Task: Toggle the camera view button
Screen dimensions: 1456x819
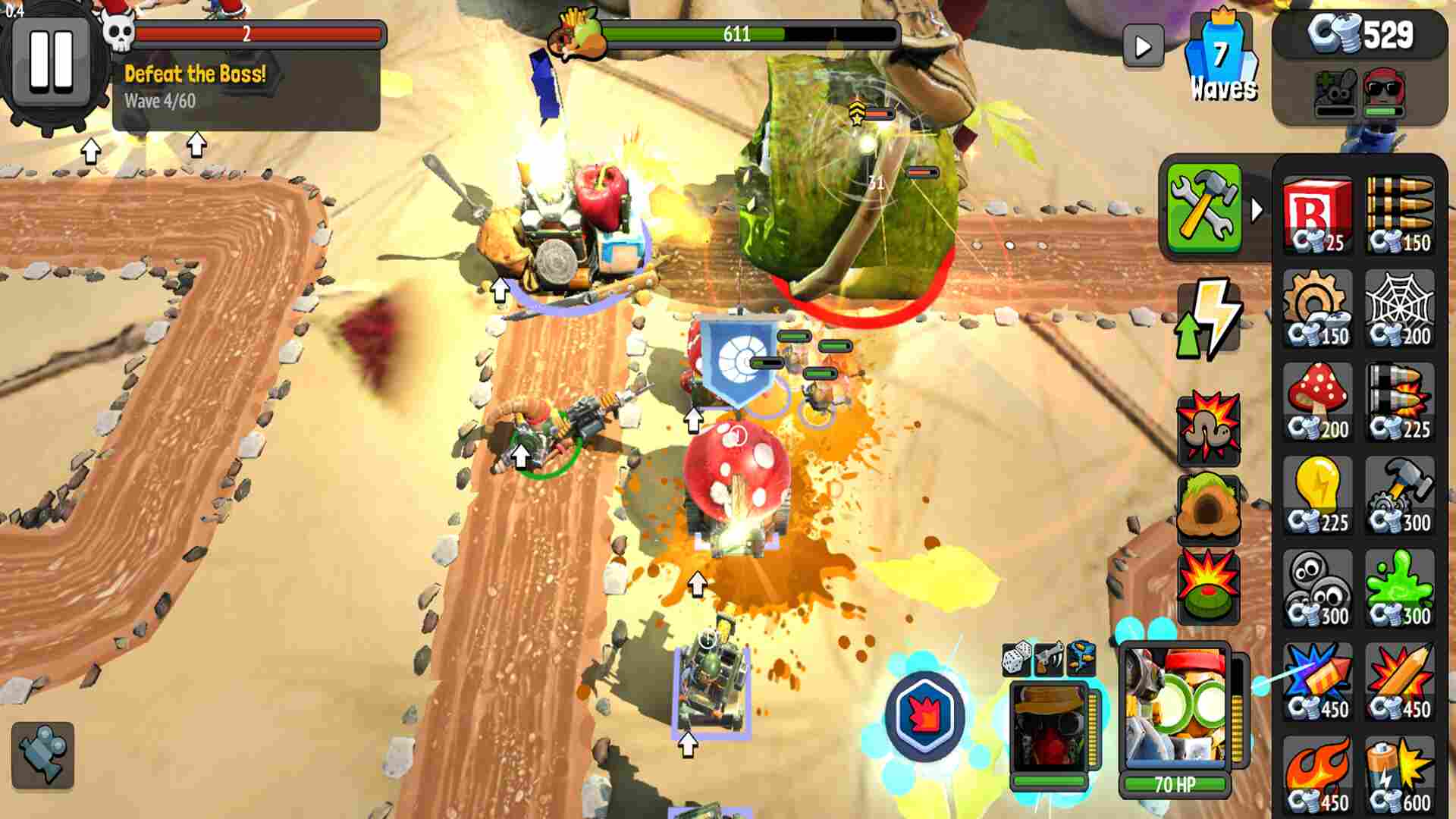Action: [x=43, y=755]
